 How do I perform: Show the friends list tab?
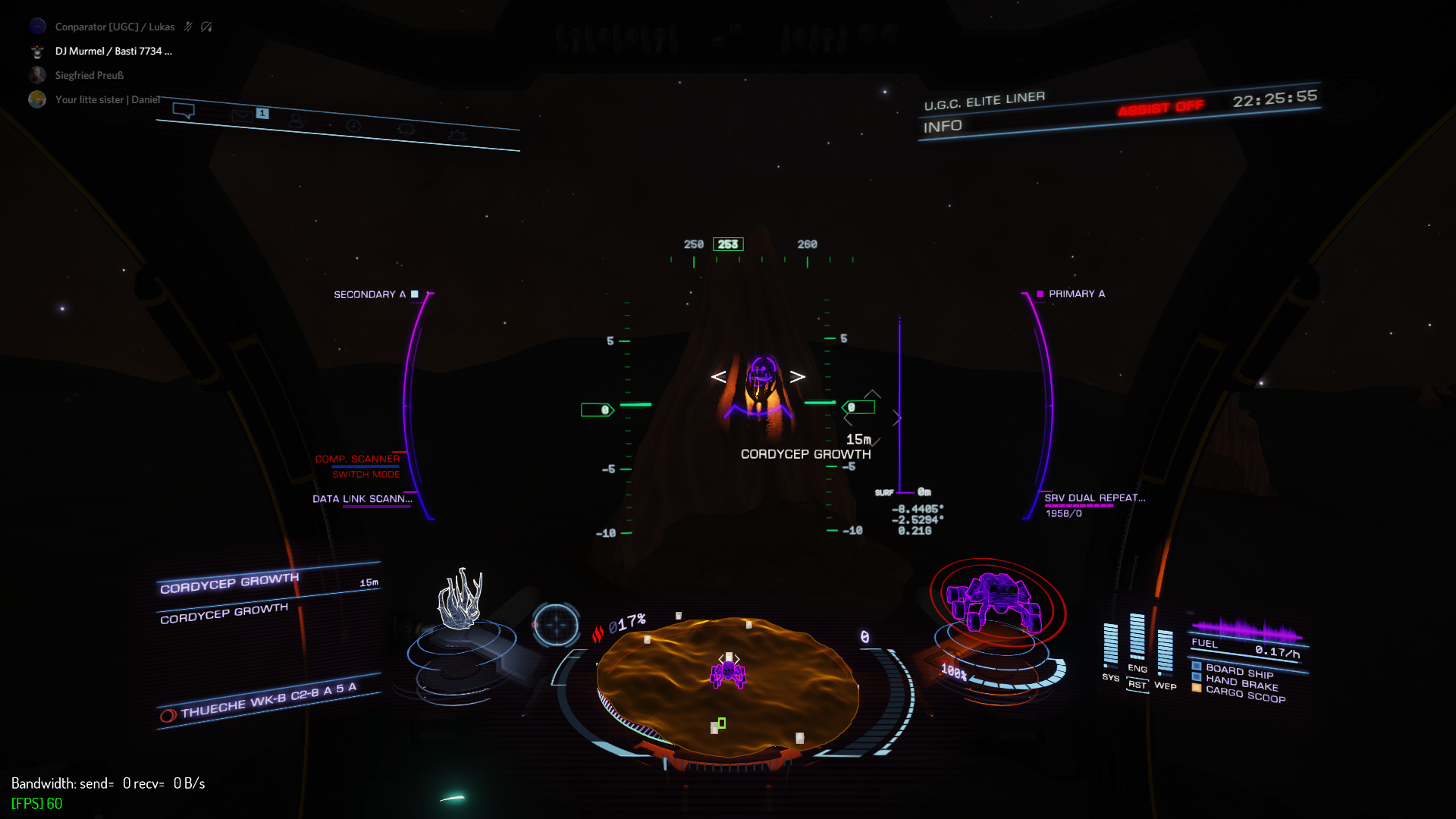point(296,121)
